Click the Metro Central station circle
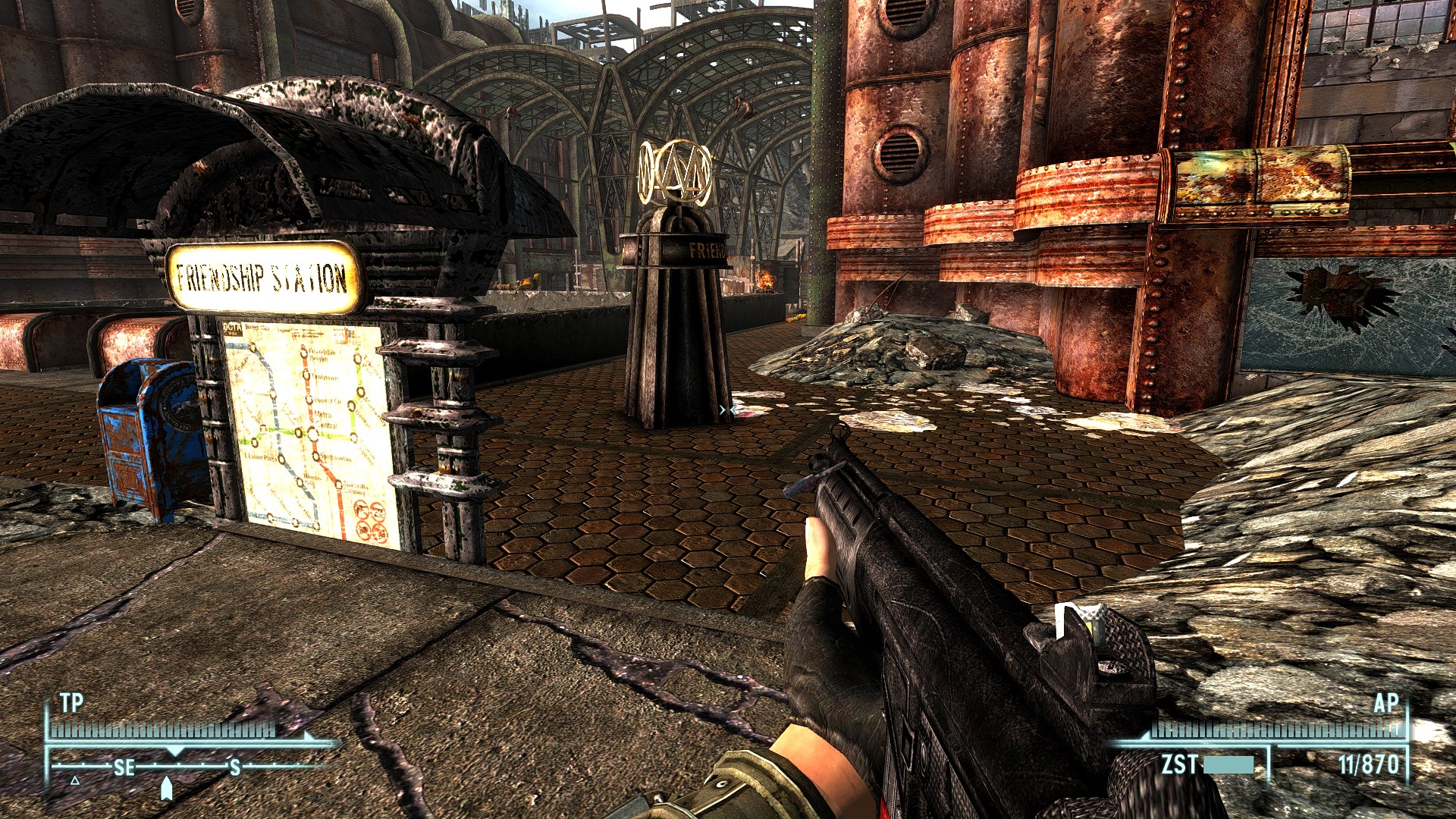Screen dimensions: 1456x819 [x=312, y=435]
